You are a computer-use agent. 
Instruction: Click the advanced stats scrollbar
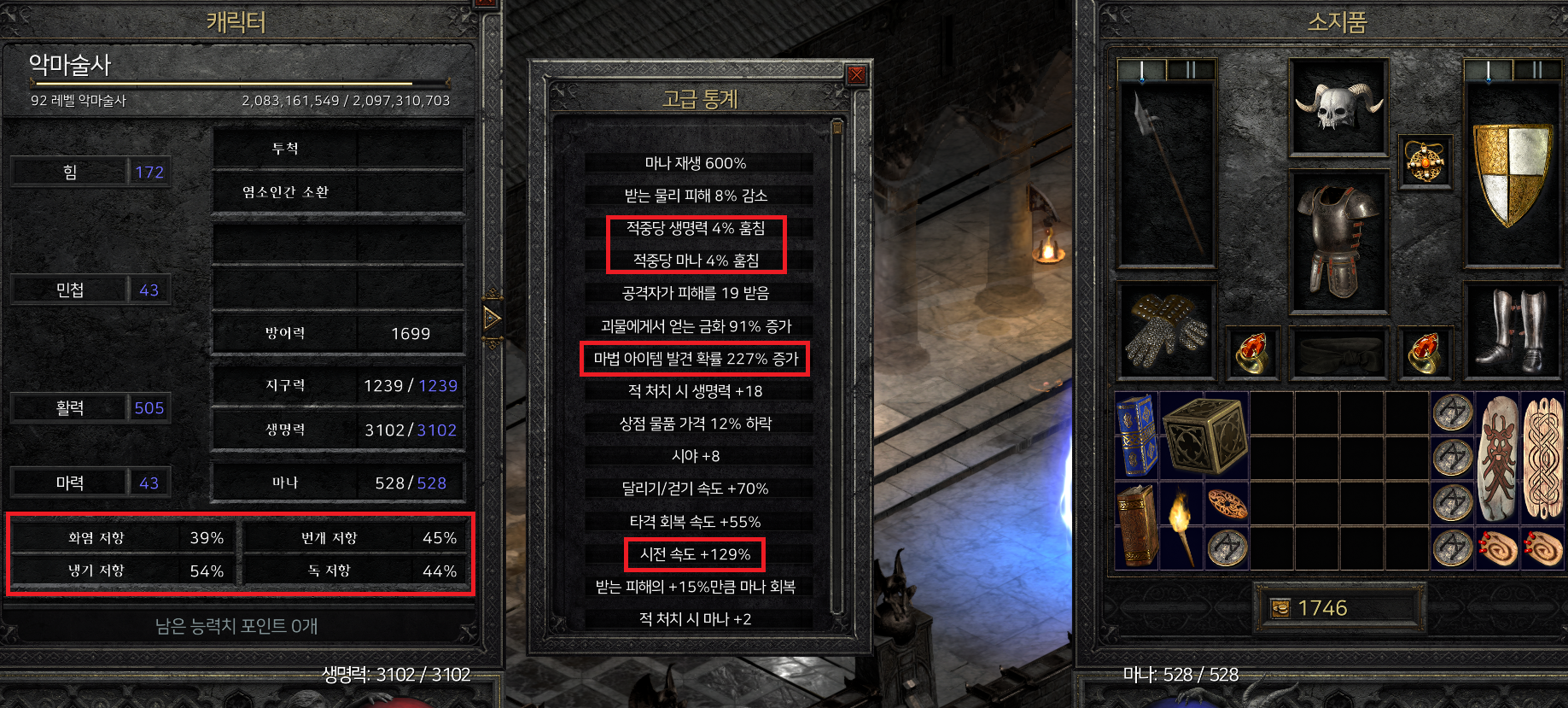[x=837, y=367]
